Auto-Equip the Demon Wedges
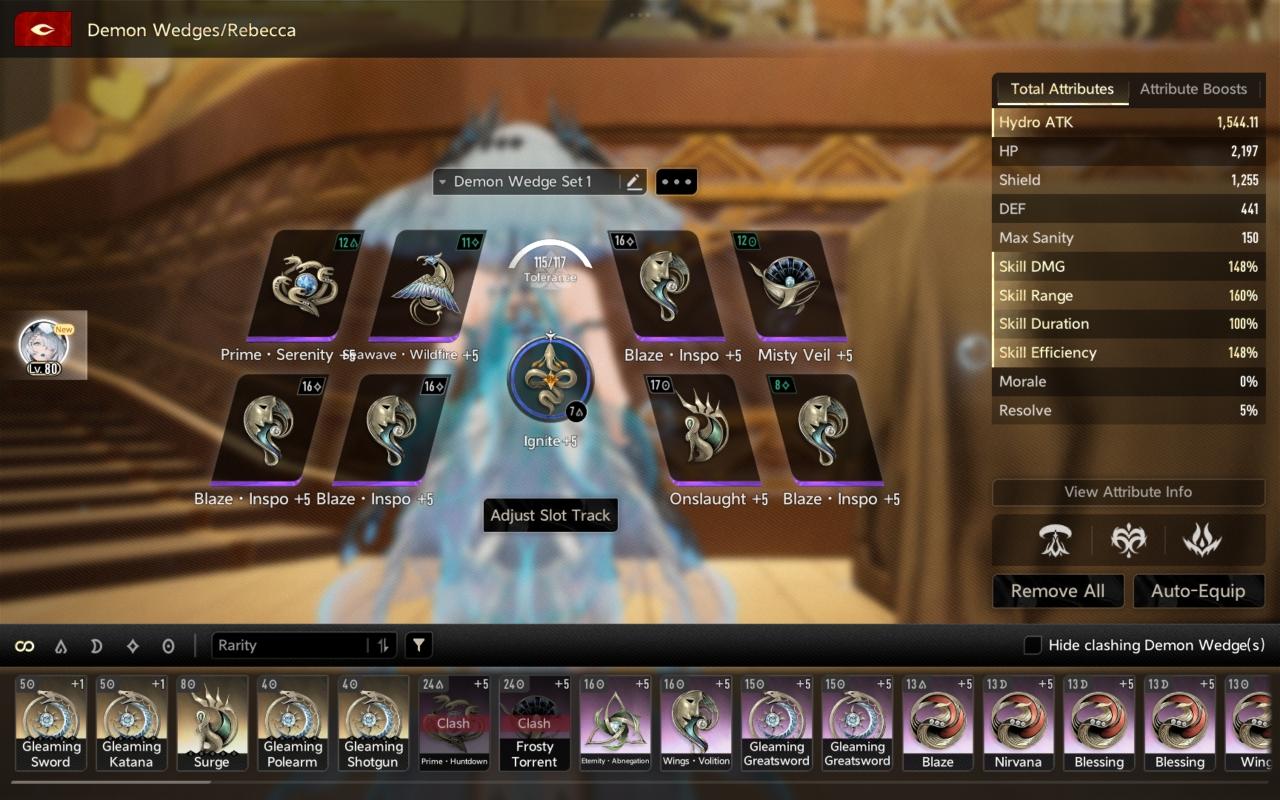The height and width of the screenshot is (800, 1280). 1198,591
